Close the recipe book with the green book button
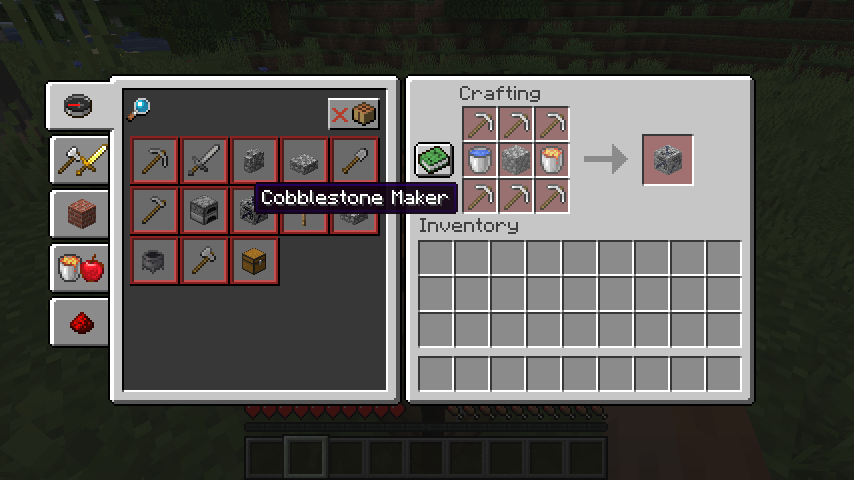This screenshot has height=480, width=854. coord(434,159)
